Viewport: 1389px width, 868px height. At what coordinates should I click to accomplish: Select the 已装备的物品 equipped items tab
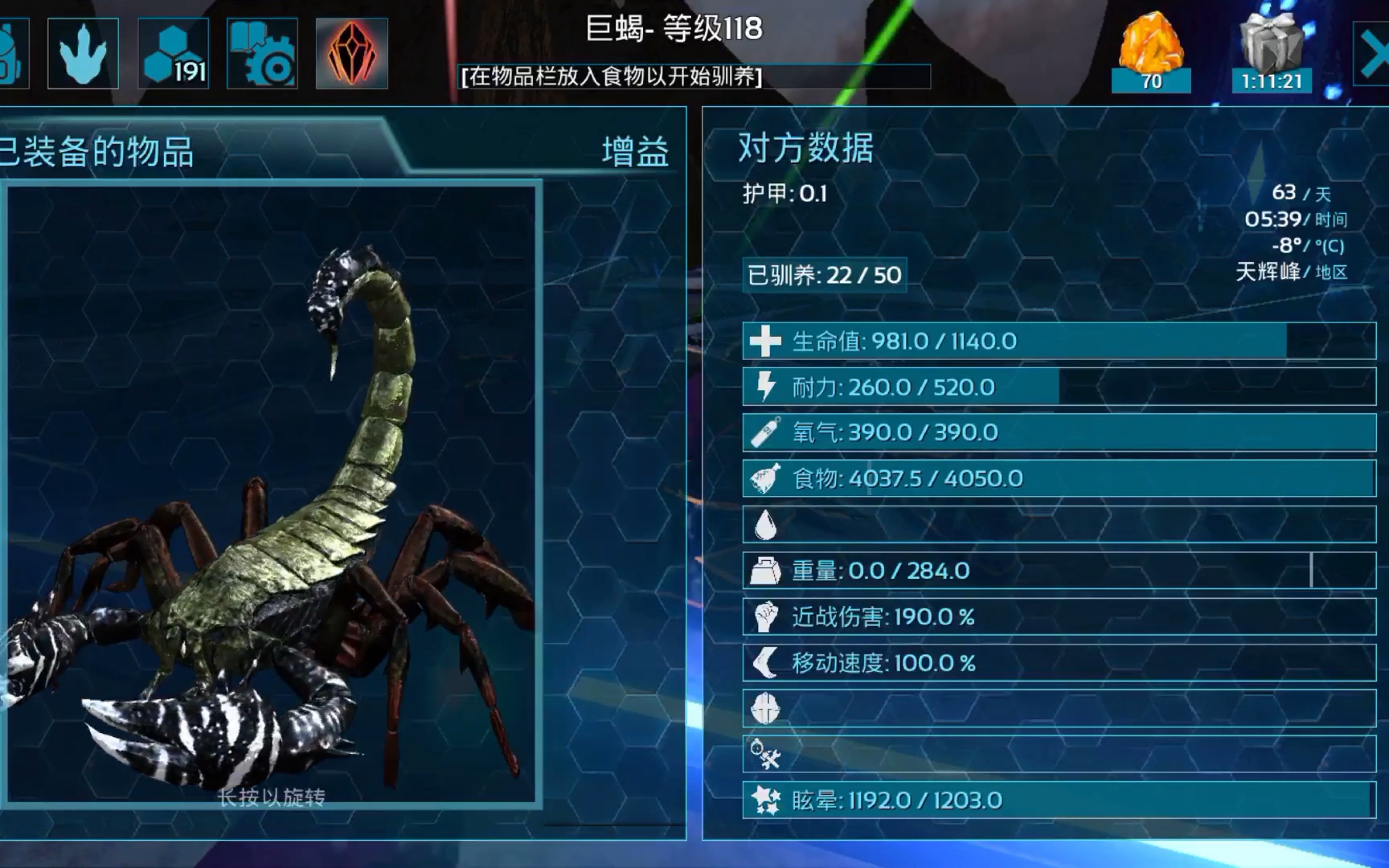coord(97,152)
